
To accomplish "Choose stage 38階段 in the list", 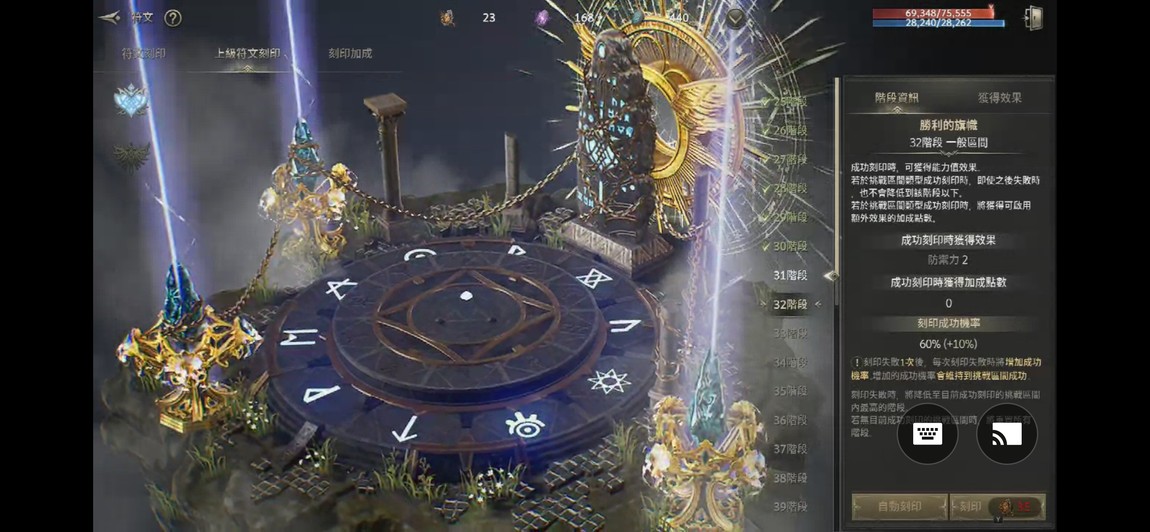I will coord(790,478).
